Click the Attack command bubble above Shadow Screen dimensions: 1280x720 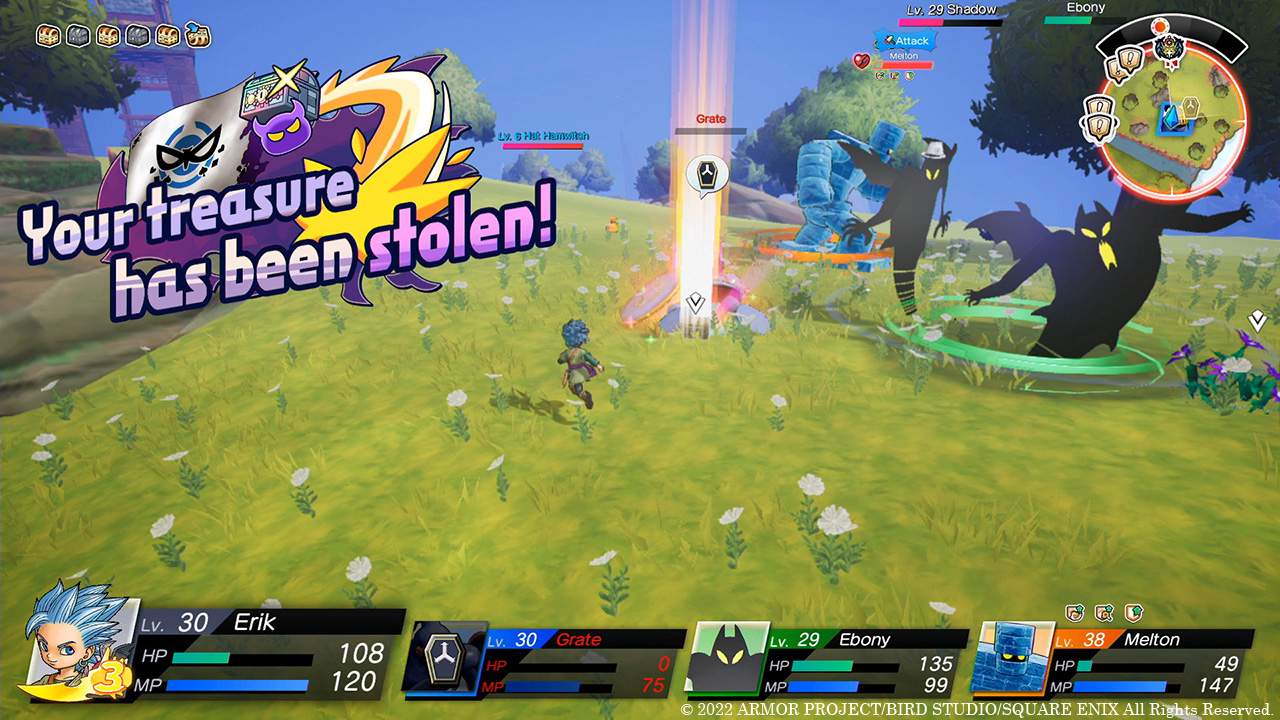(x=905, y=41)
